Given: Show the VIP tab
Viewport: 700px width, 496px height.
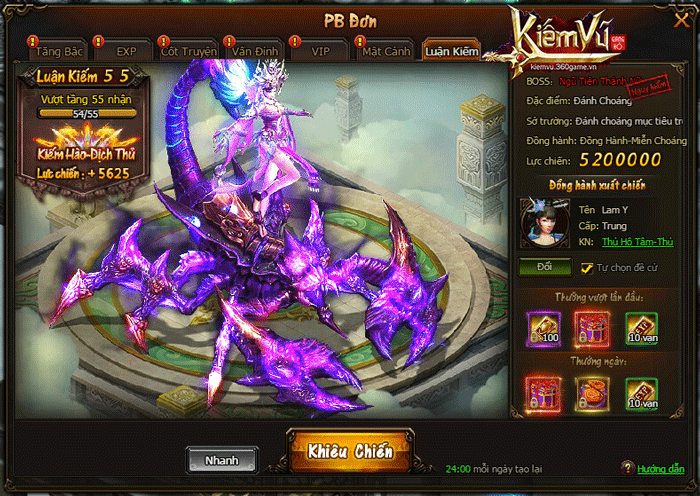Looking at the screenshot, I should click(x=320, y=51).
